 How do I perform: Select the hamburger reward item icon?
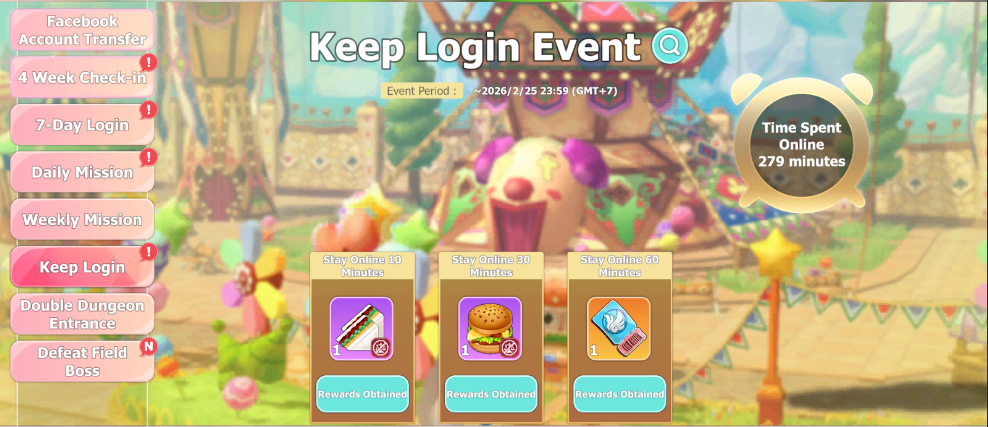[490, 329]
